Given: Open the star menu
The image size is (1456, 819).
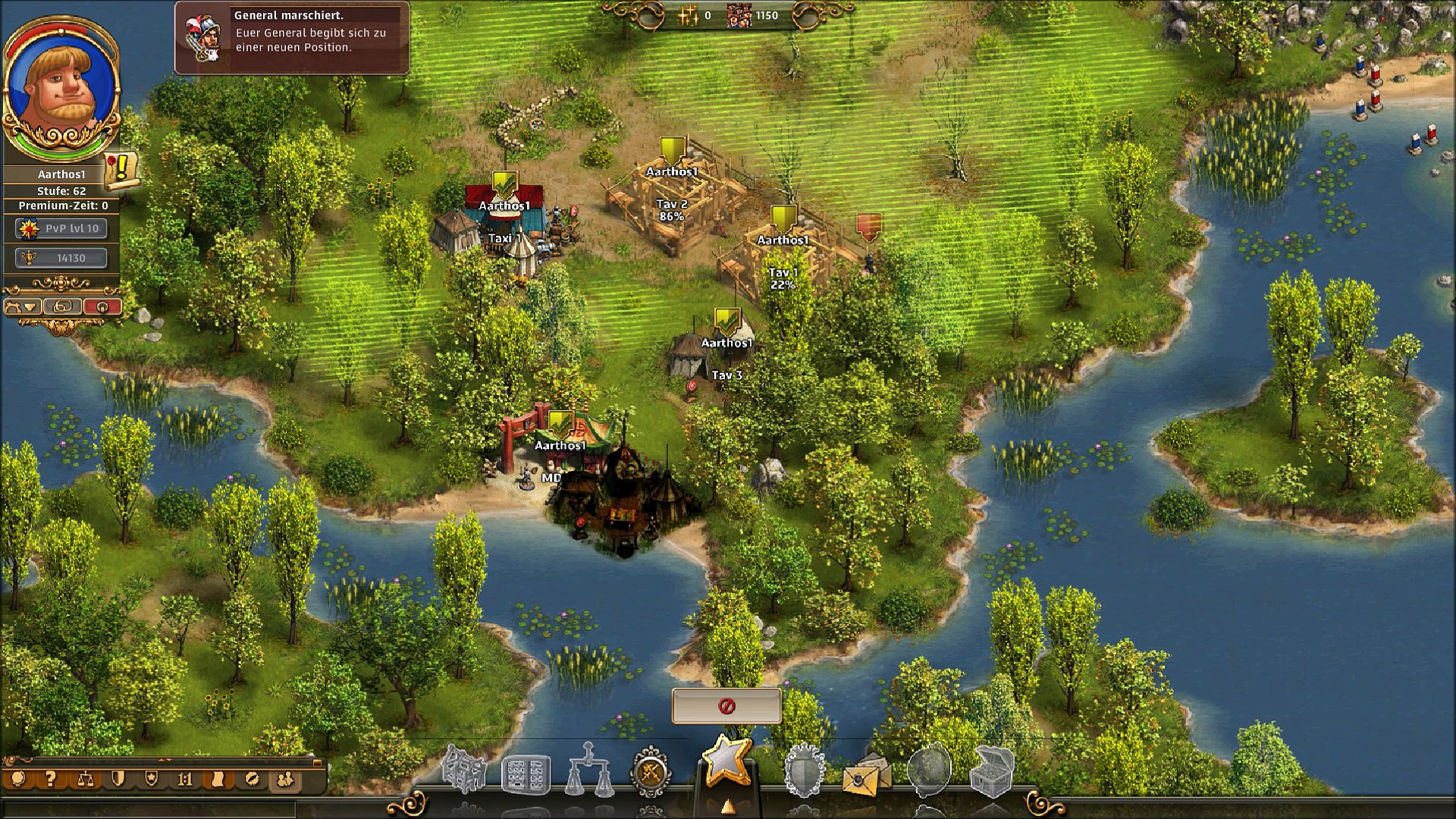Looking at the screenshot, I should coord(726,761).
